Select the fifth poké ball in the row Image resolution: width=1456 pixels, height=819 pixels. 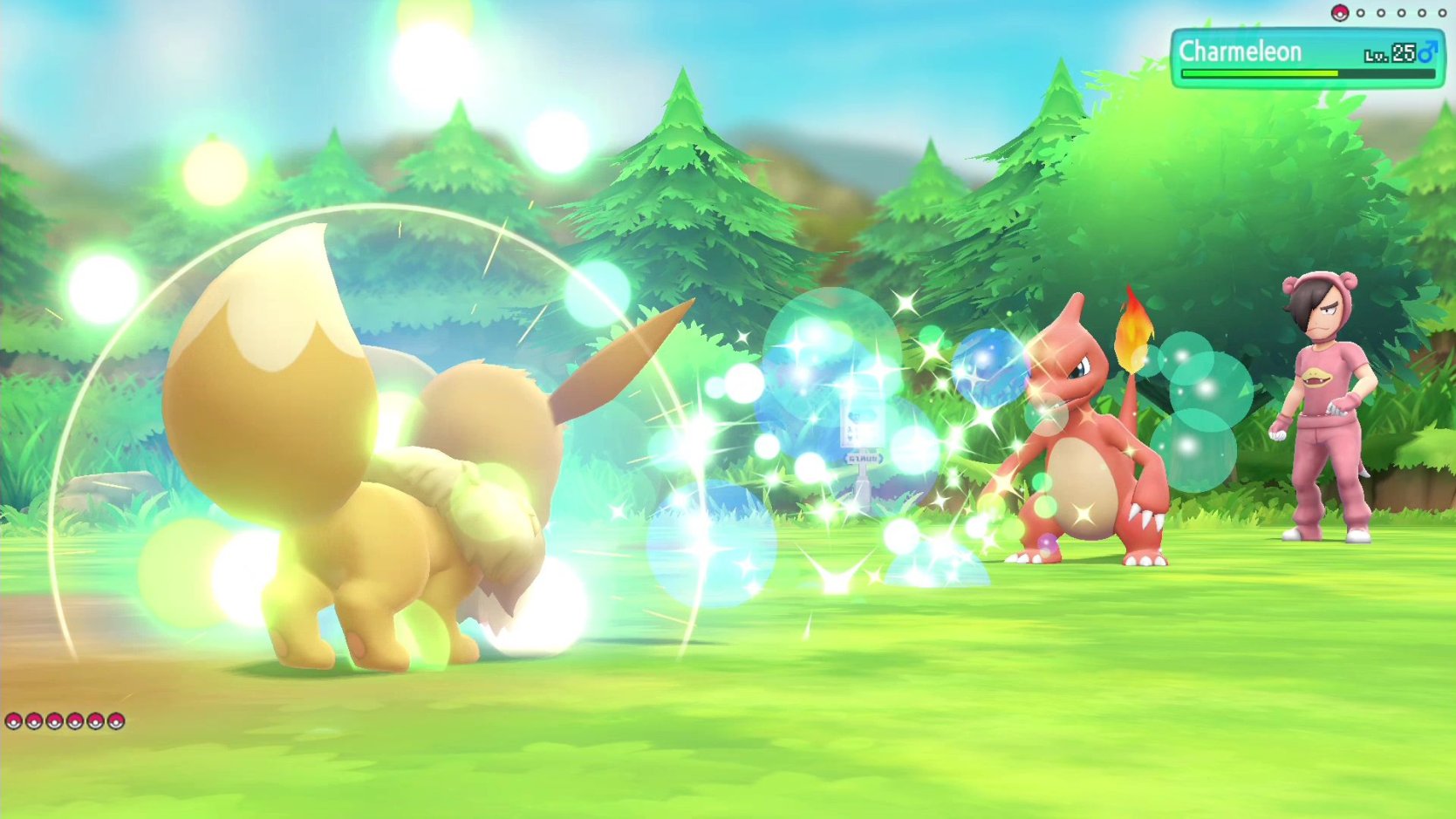(95, 722)
